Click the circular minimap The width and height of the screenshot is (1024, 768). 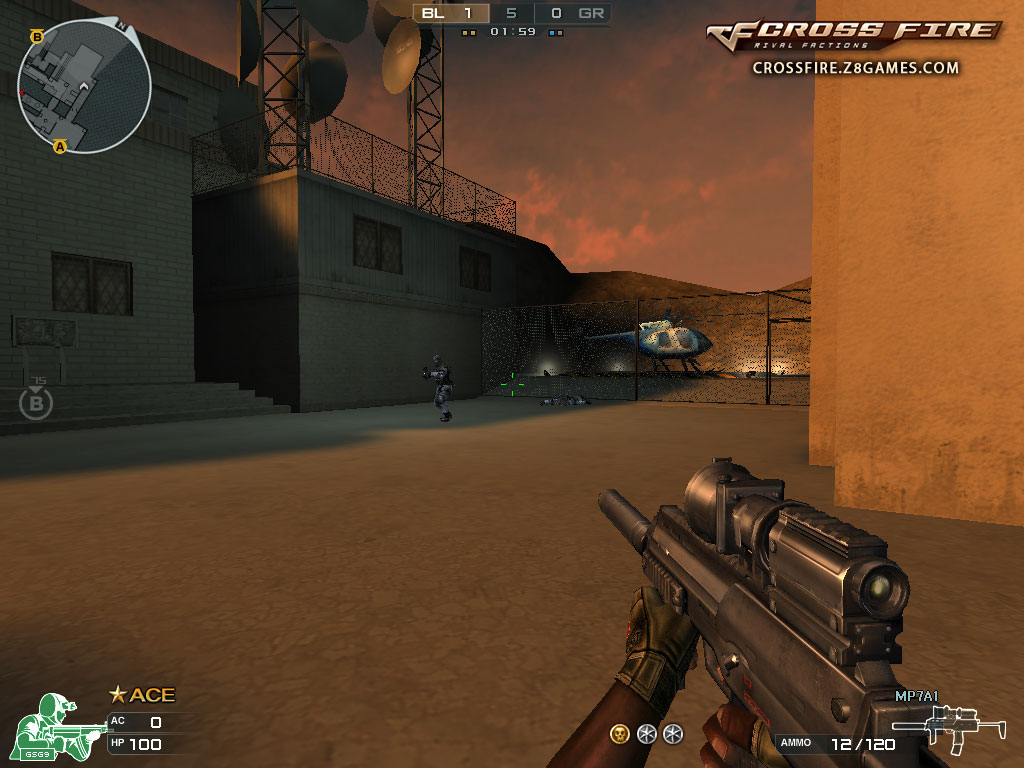coord(84,86)
